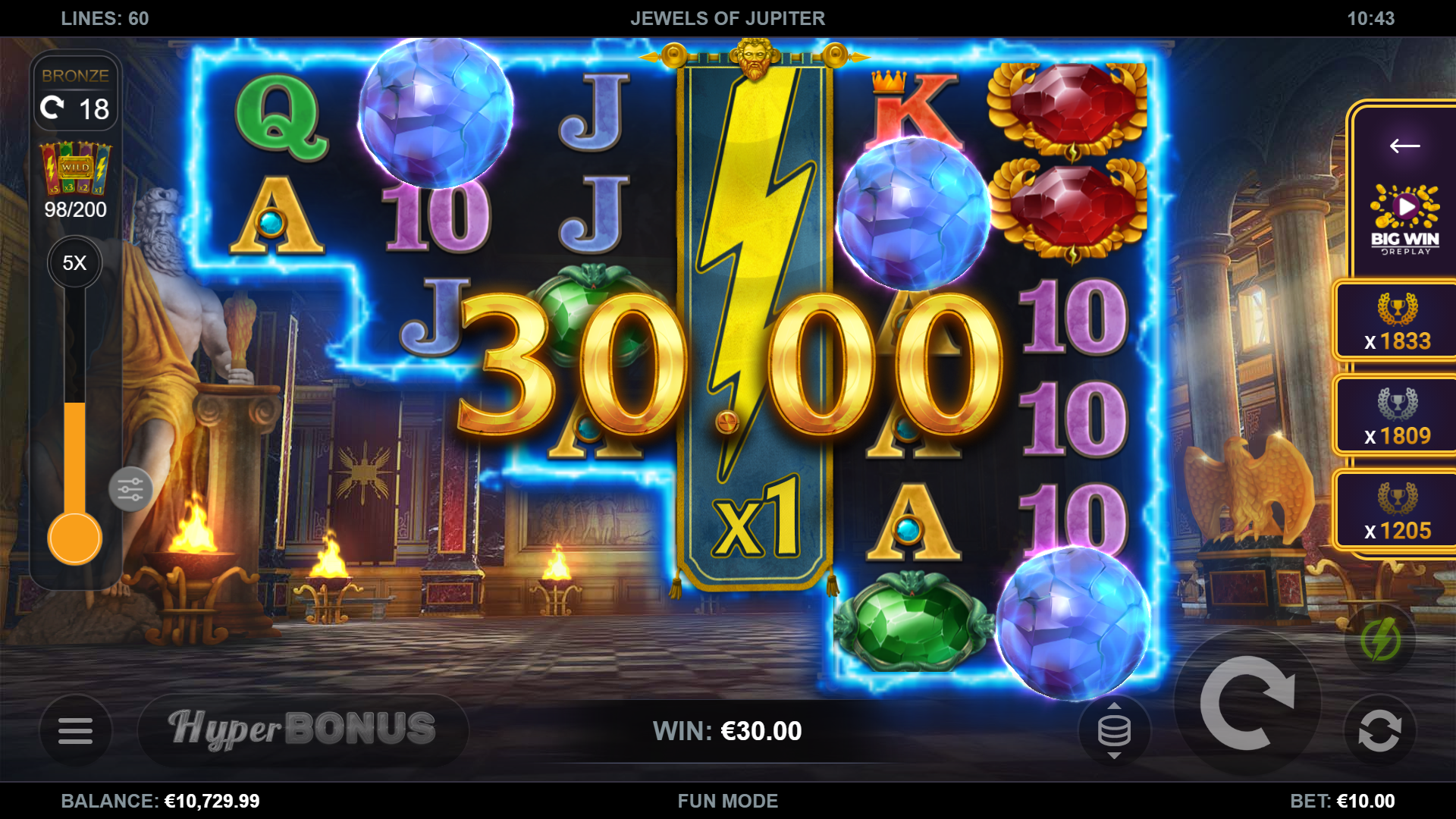Watch the x1833 win replay
Screen dimensions: 1456x819
coord(1397,323)
